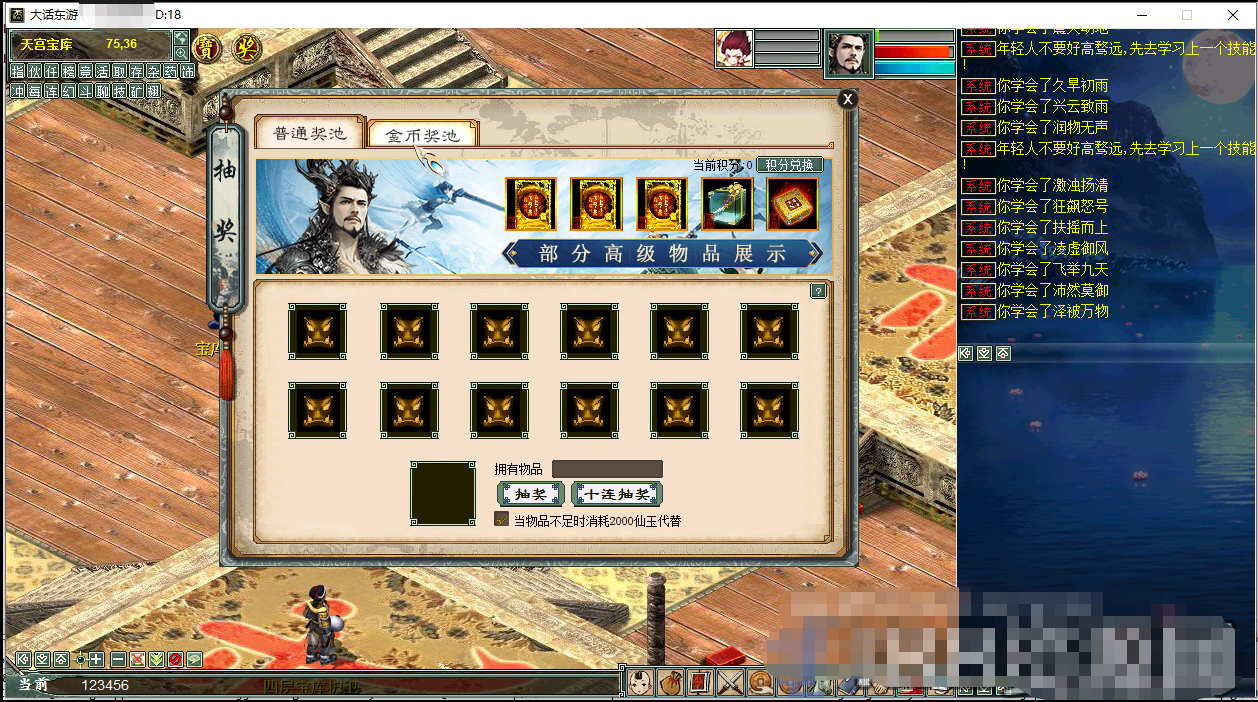Click the 十连抽奖 ten-draw button
The width and height of the screenshot is (1258, 702).
pyautogui.click(x=617, y=494)
